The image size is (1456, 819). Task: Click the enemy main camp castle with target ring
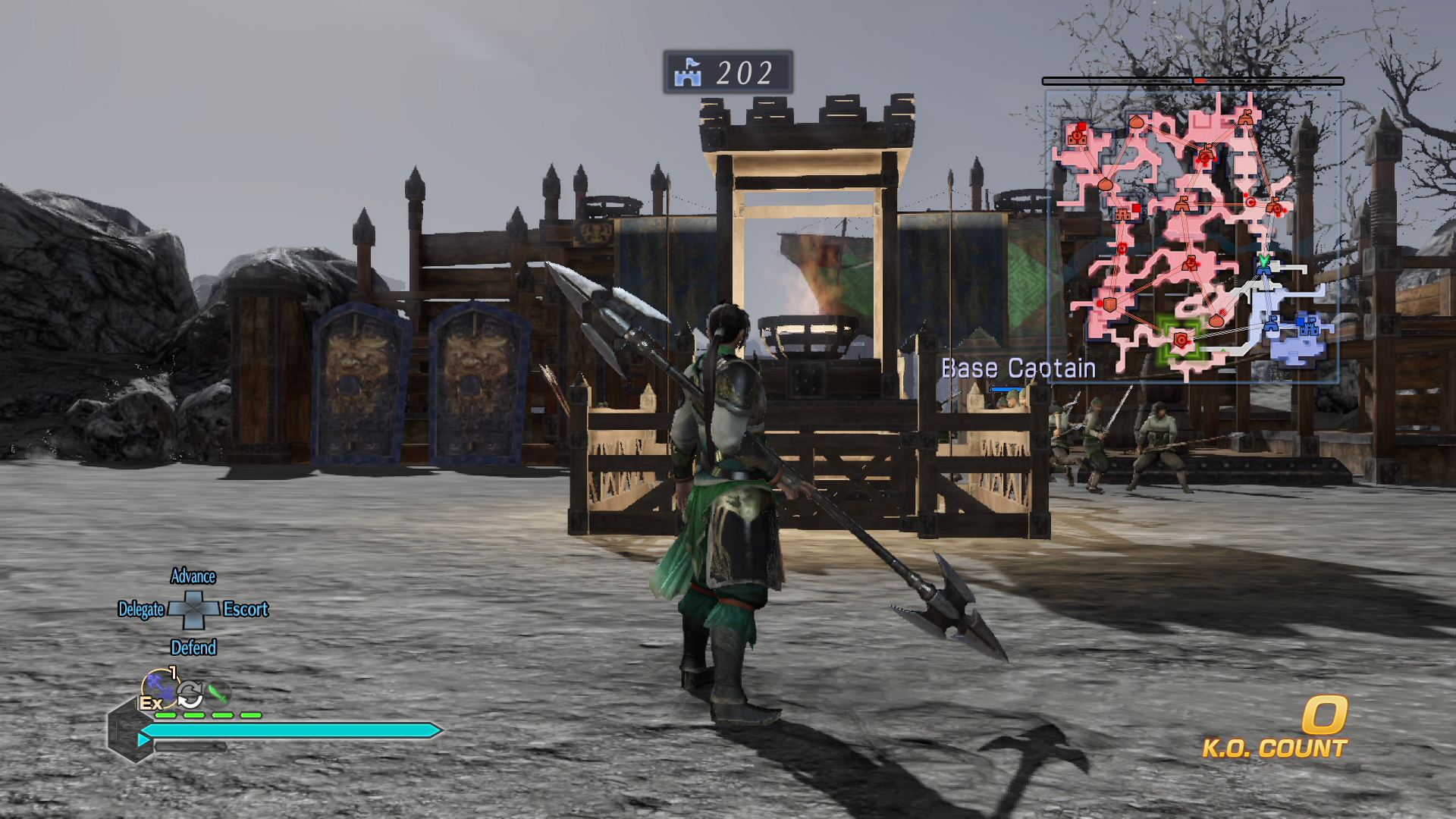(1078, 136)
